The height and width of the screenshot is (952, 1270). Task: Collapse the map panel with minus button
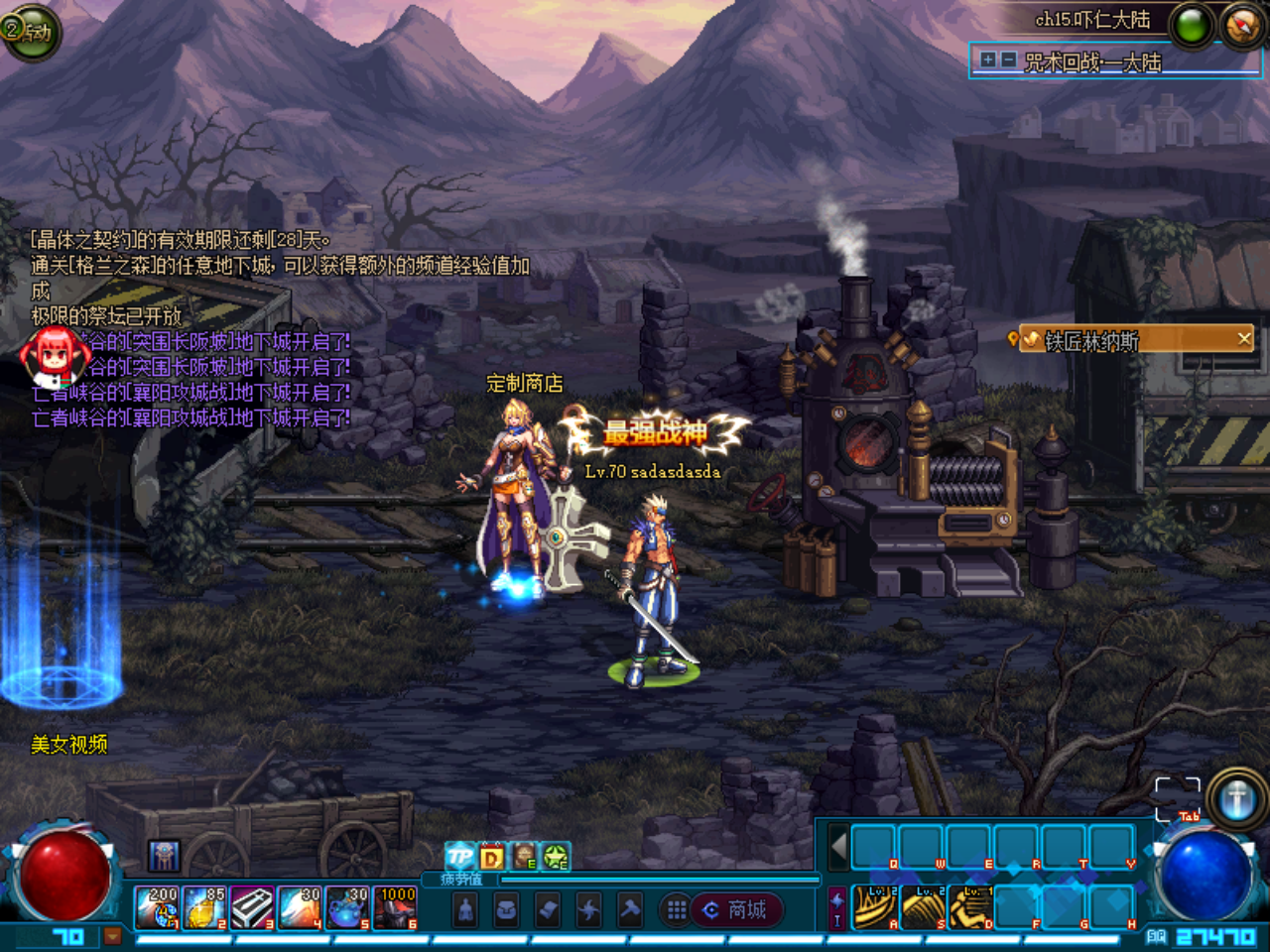click(x=1008, y=60)
